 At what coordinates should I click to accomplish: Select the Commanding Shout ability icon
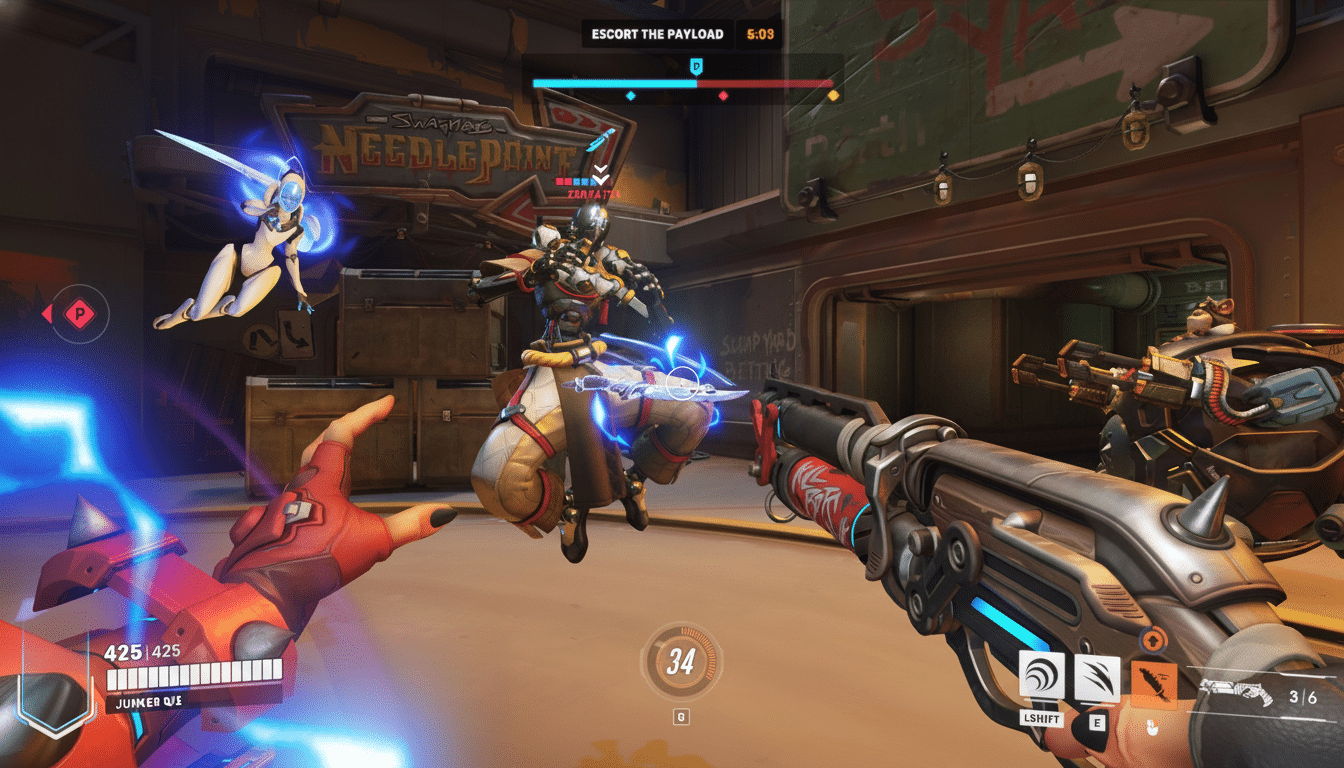click(1040, 675)
